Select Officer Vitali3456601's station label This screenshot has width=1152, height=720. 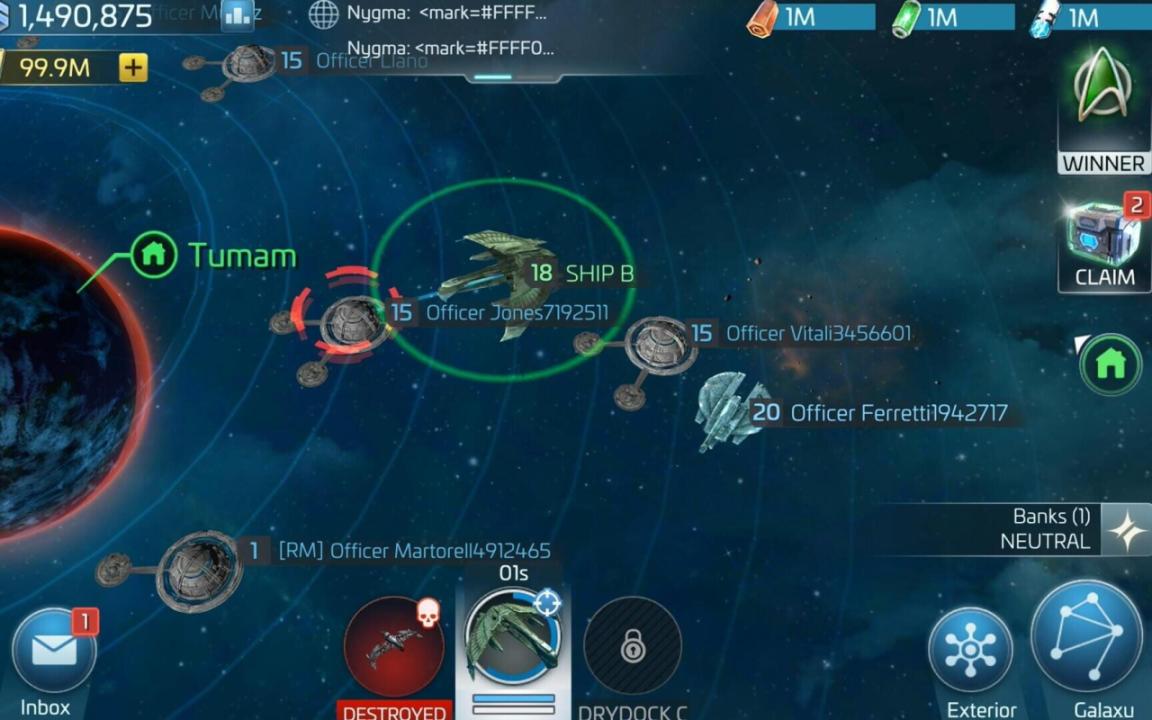[818, 333]
